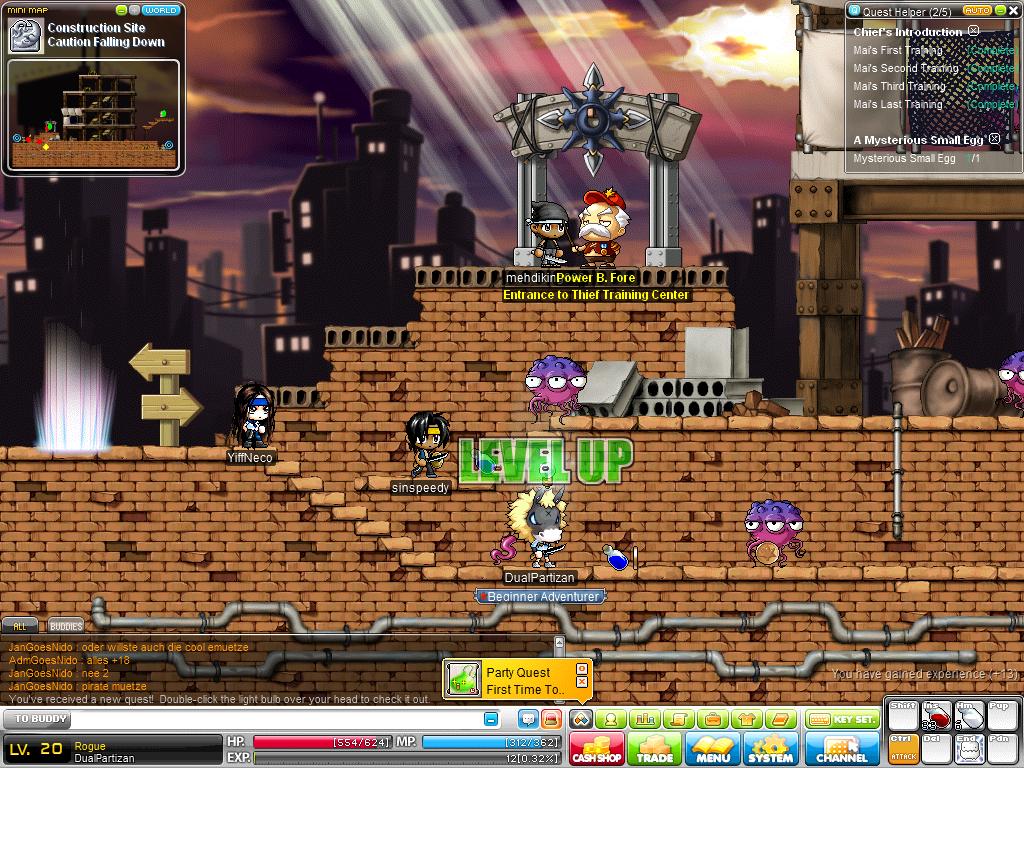1024x868 pixels.
Task: Click the Ctrl Attack quickslot
Action: 903,748
